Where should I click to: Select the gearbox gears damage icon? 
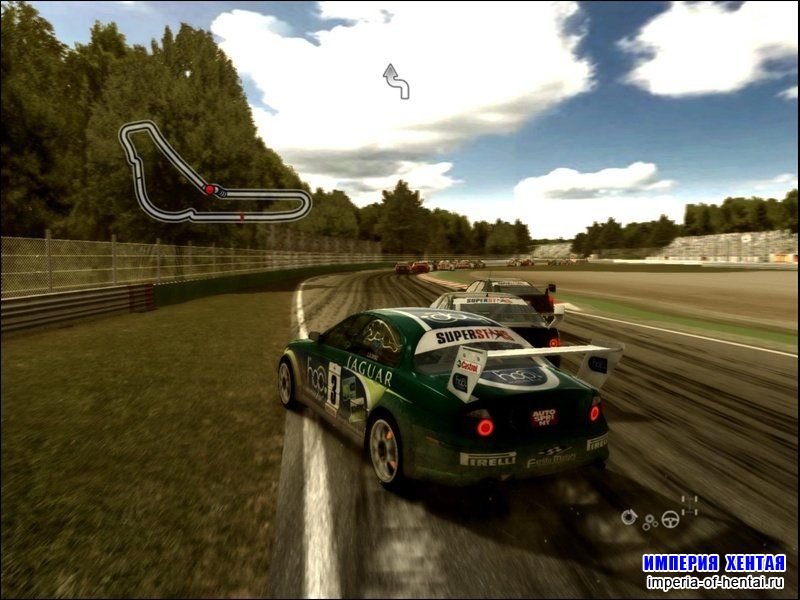tap(650, 521)
